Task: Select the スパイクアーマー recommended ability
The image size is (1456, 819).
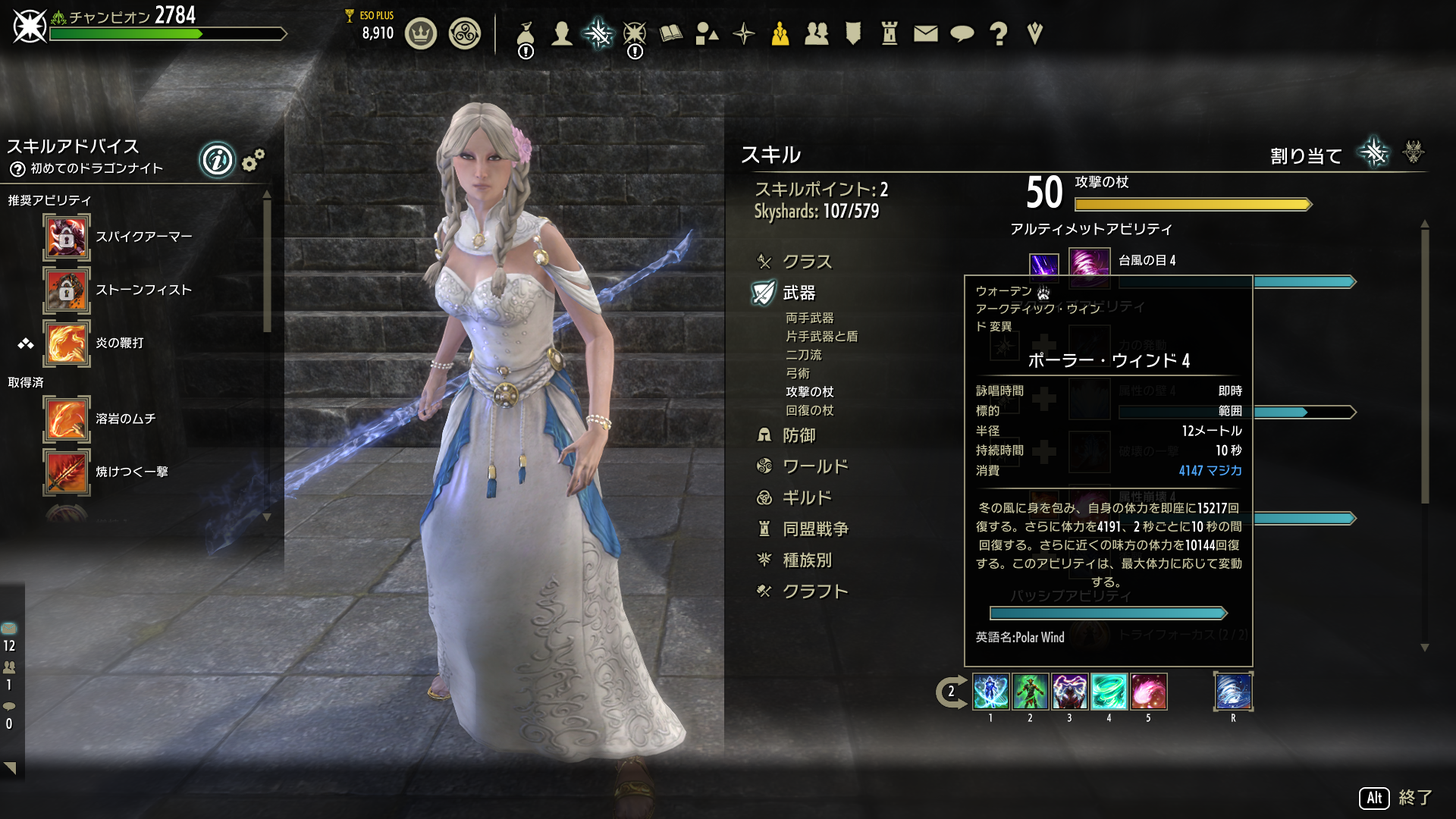Action: [x=67, y=237]
